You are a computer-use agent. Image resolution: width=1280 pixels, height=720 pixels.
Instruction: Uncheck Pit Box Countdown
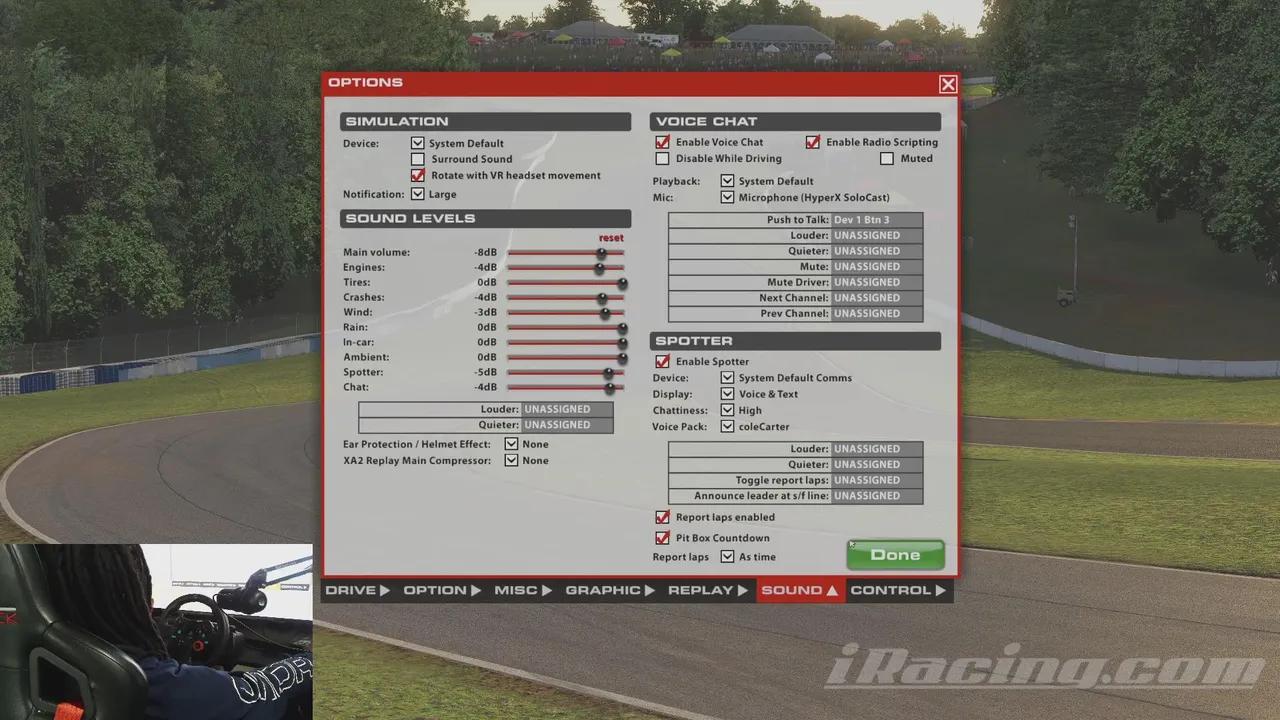point(662,538)
